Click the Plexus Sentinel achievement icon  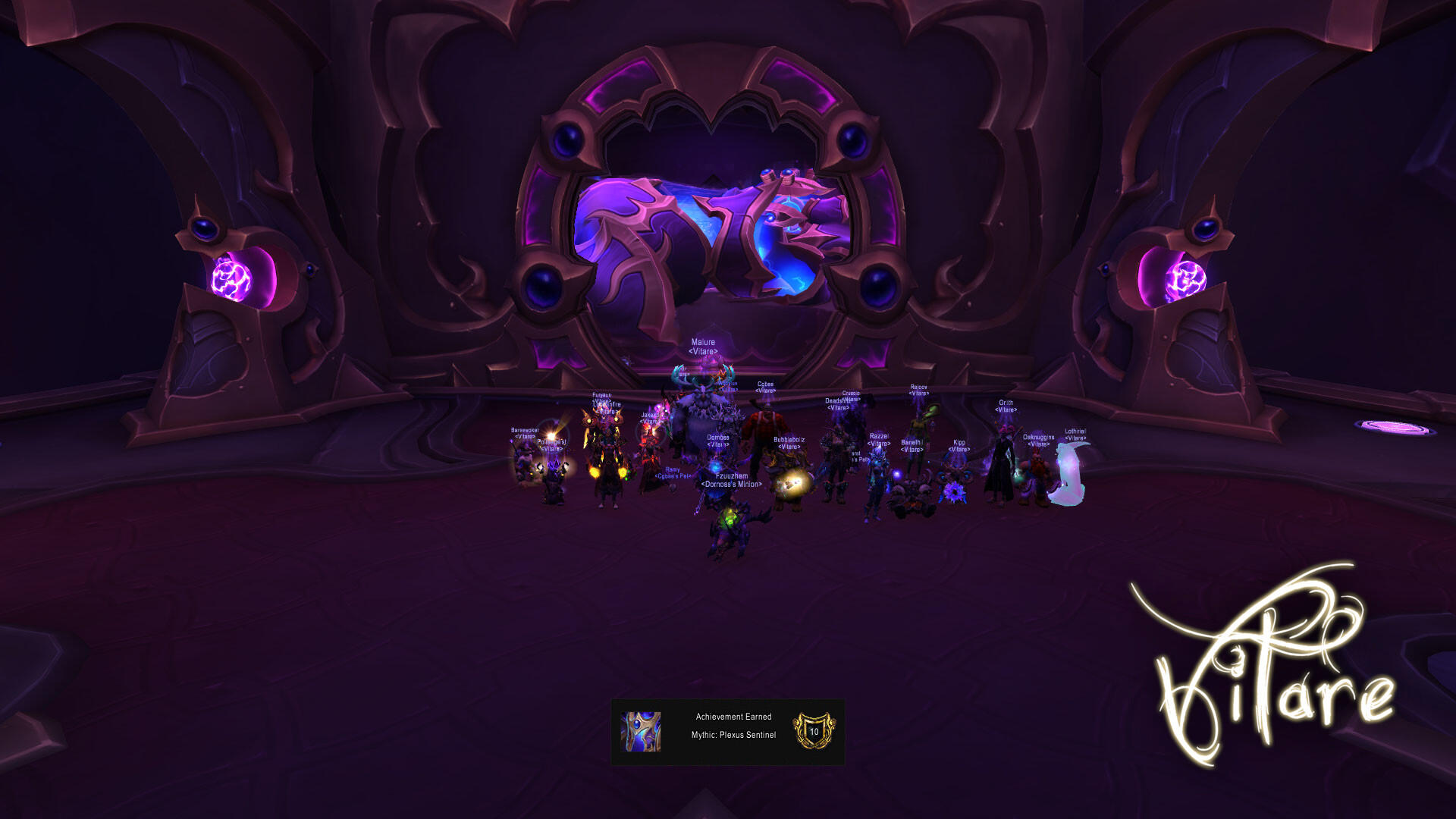[641, 732]
